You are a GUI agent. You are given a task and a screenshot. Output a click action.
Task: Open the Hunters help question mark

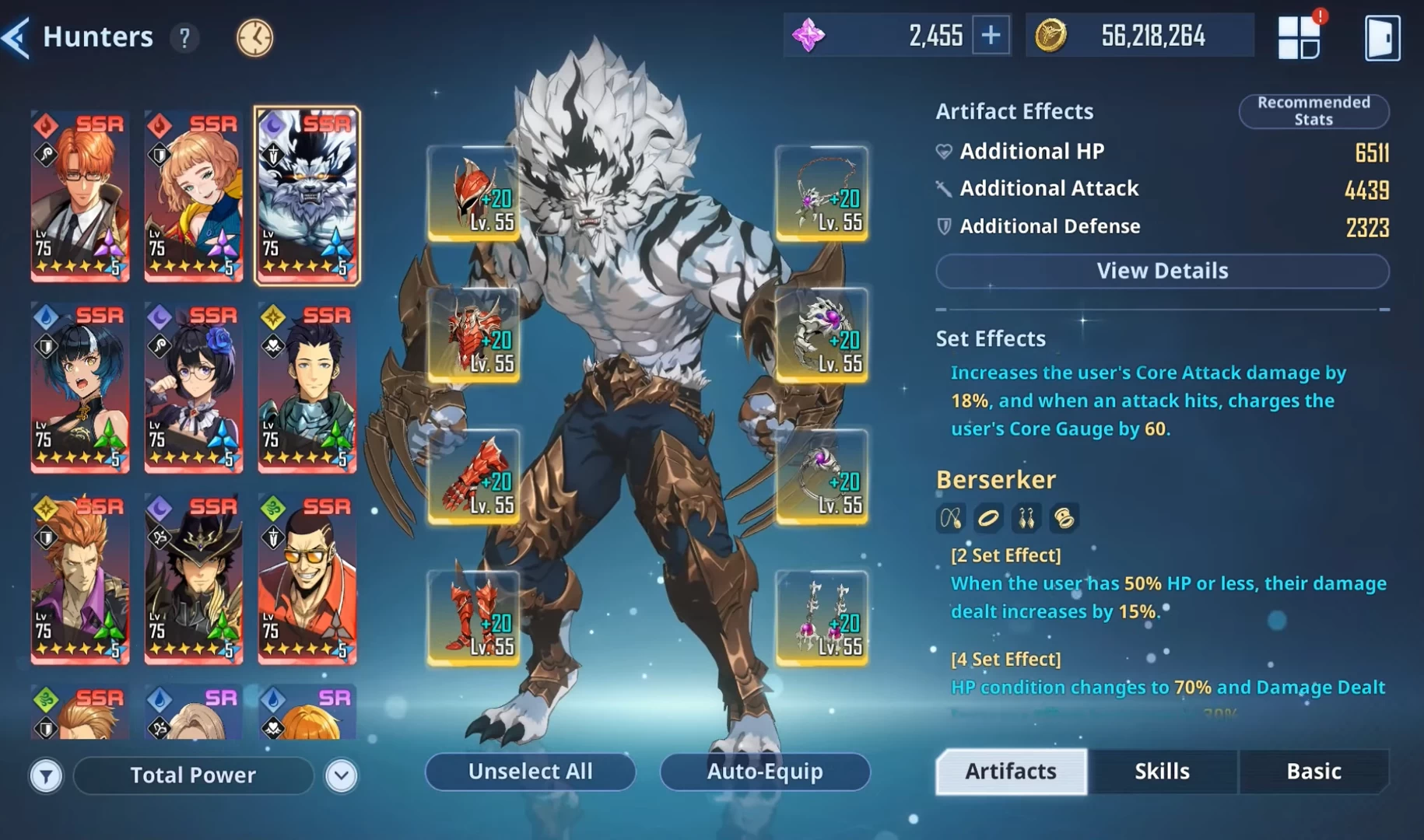[184, 37]
